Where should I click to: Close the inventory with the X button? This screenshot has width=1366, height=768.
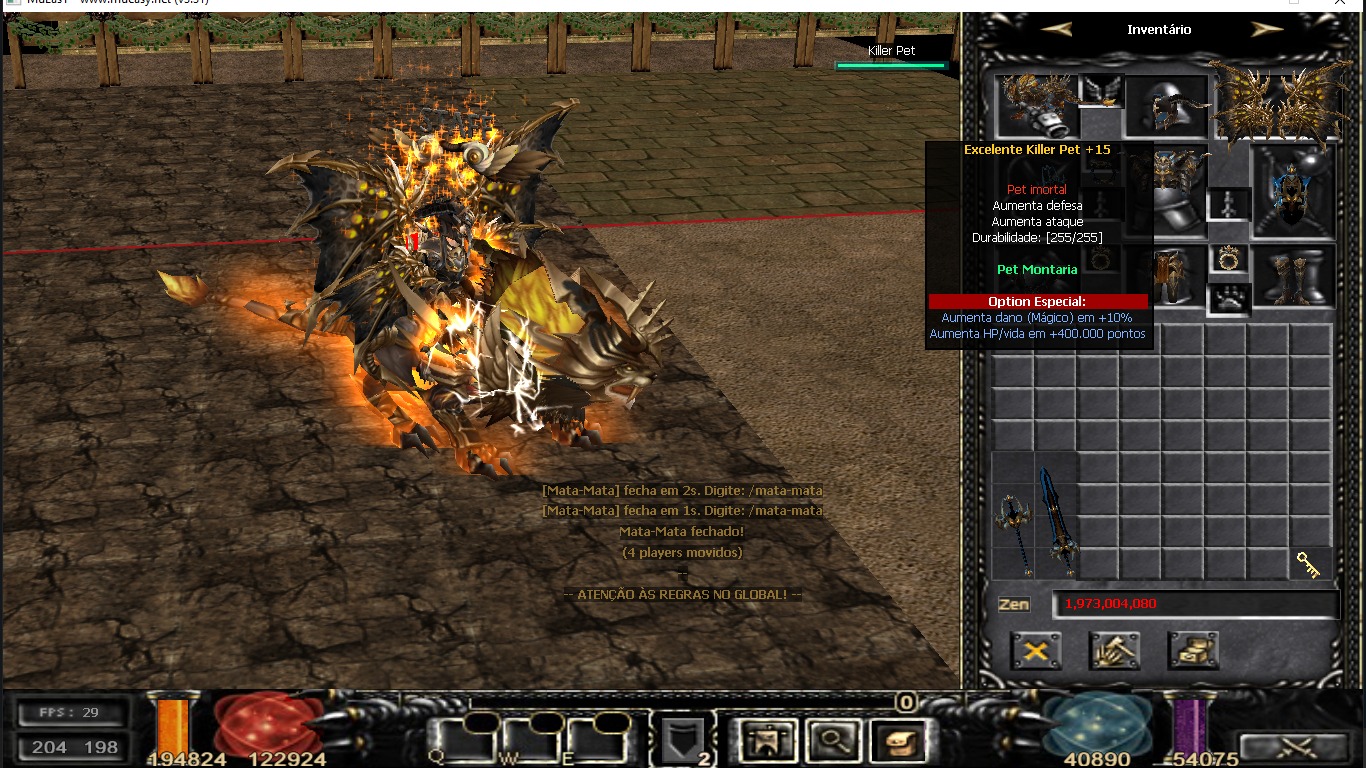tap(1036, 651)
